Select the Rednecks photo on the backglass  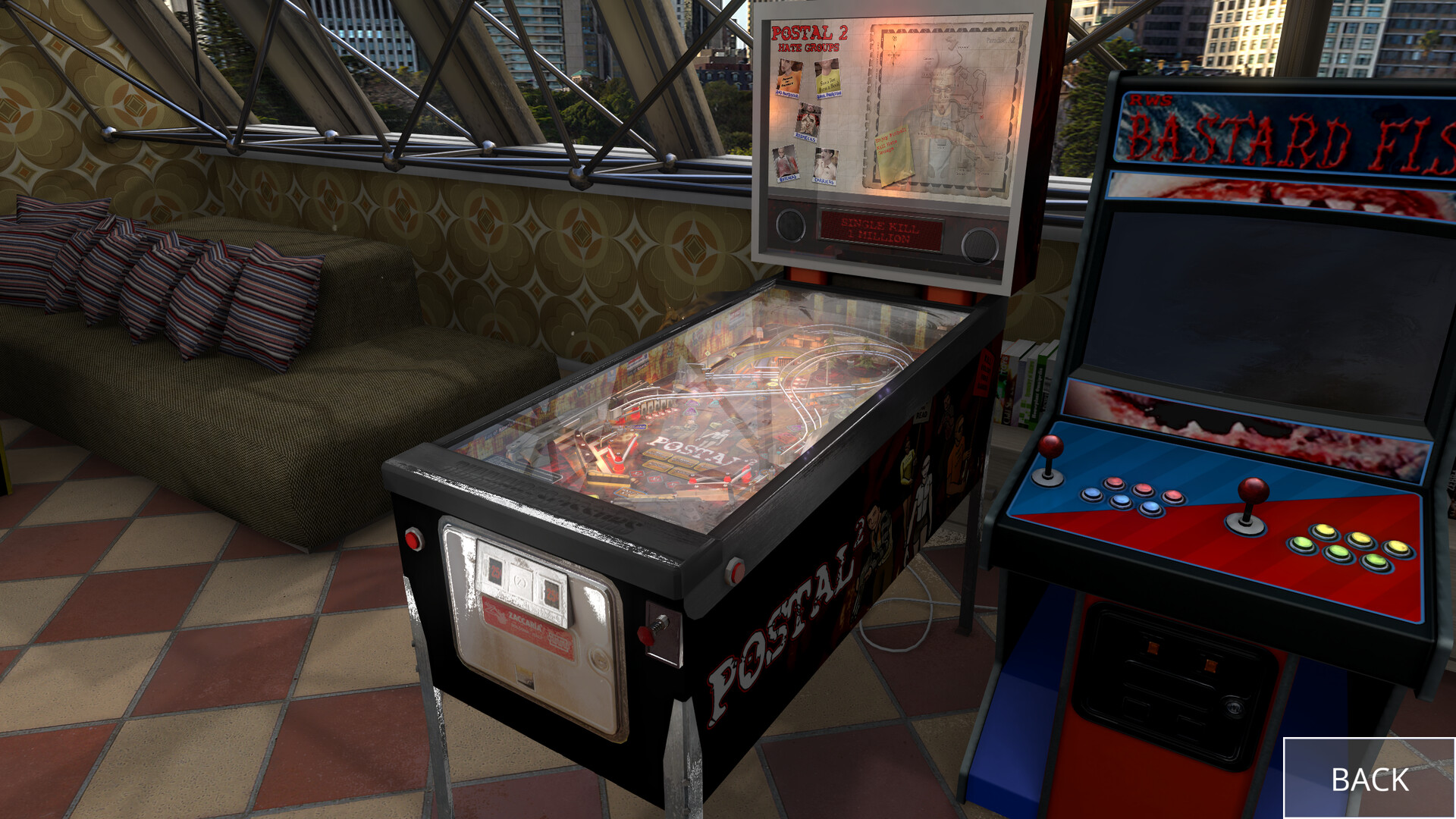[808, 120]
